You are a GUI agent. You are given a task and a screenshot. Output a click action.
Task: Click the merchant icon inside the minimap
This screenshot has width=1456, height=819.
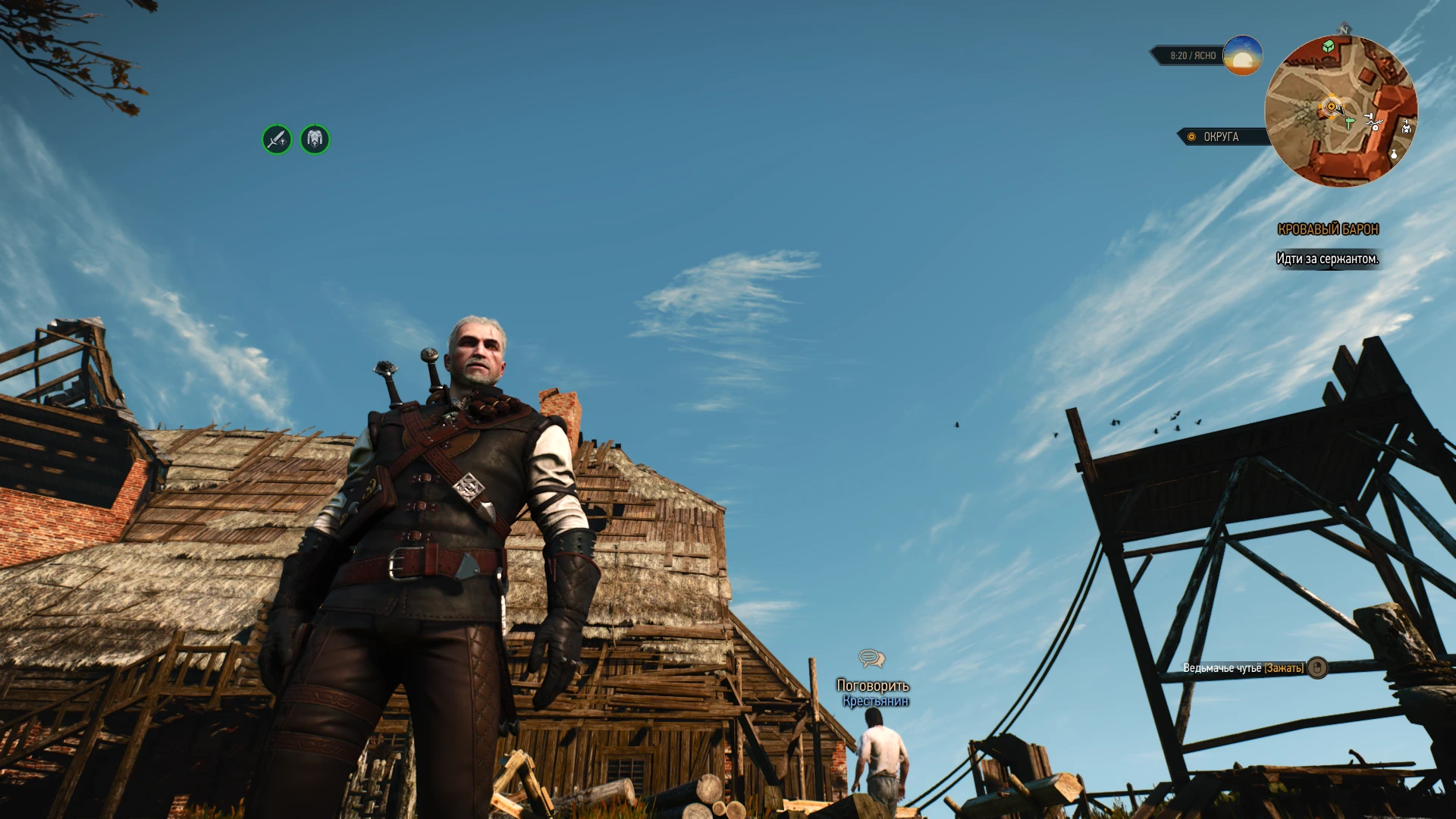coord(1406,127)
